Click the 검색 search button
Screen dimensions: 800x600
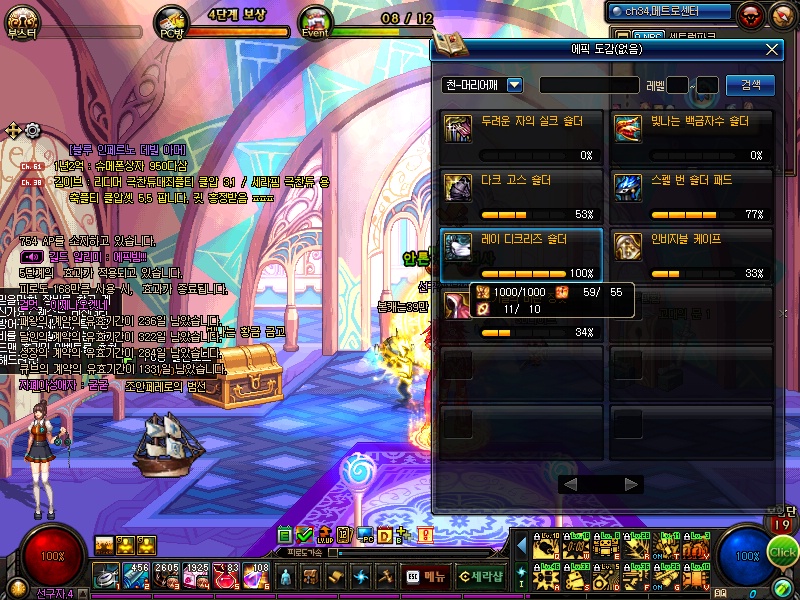pyautogui.click(x=750, y=85)
